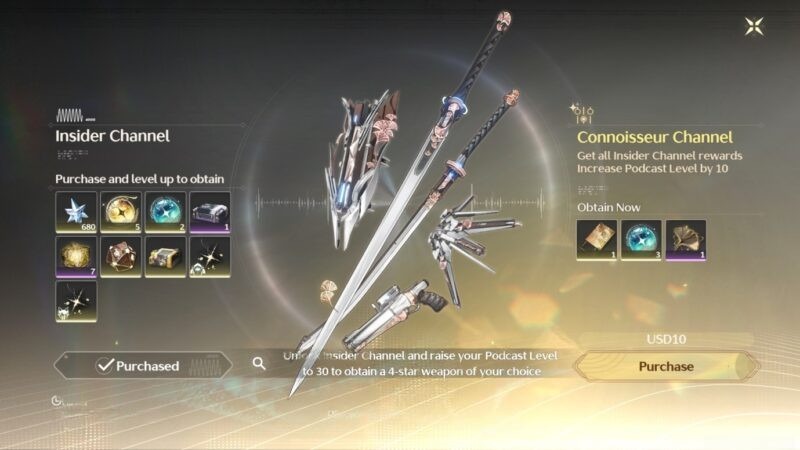Select the blue orb reward with count 2
This screenshot has width=800, height=450.
point(164,211)
